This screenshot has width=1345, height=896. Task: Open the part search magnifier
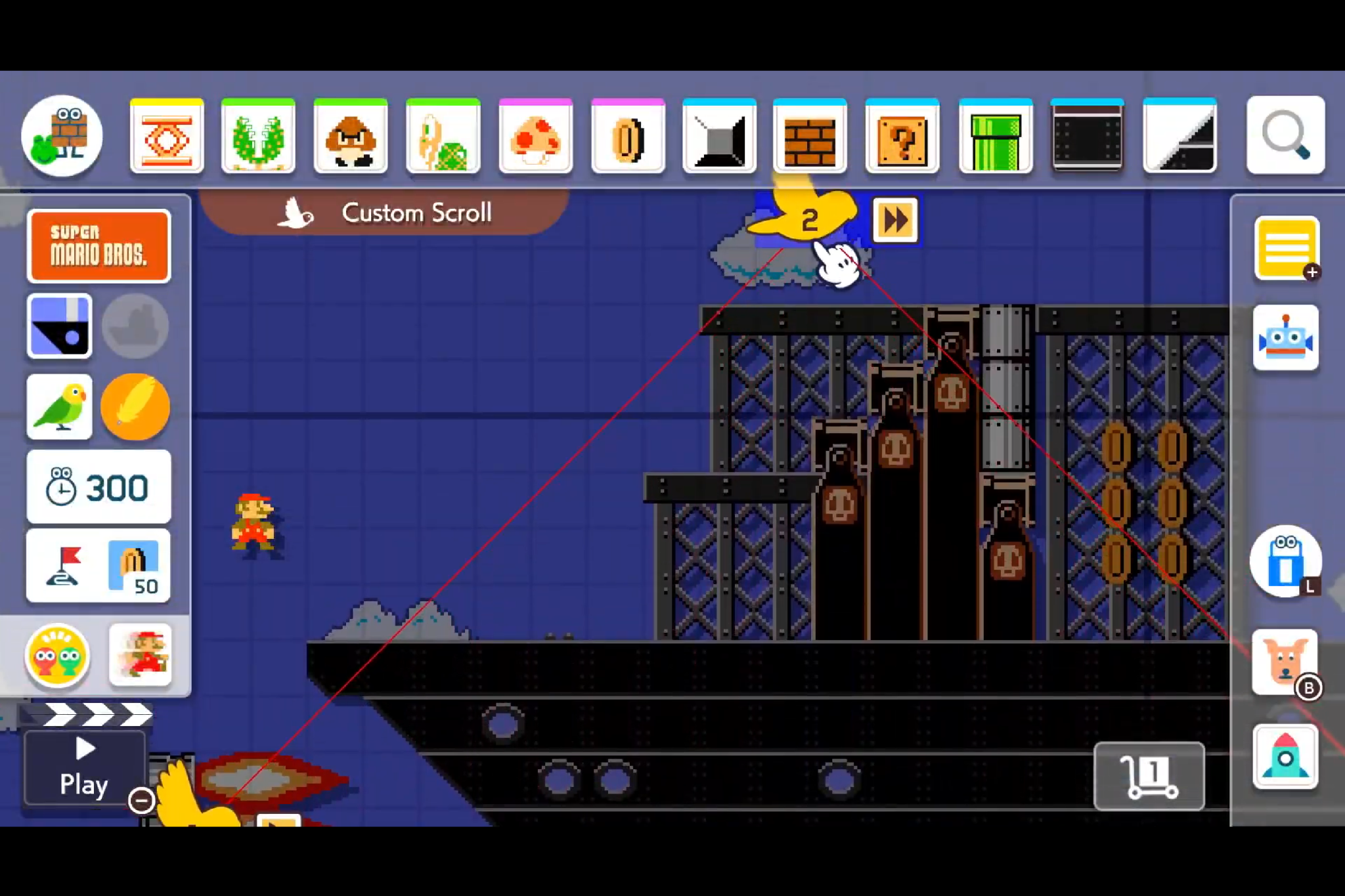click(1285, 136)
